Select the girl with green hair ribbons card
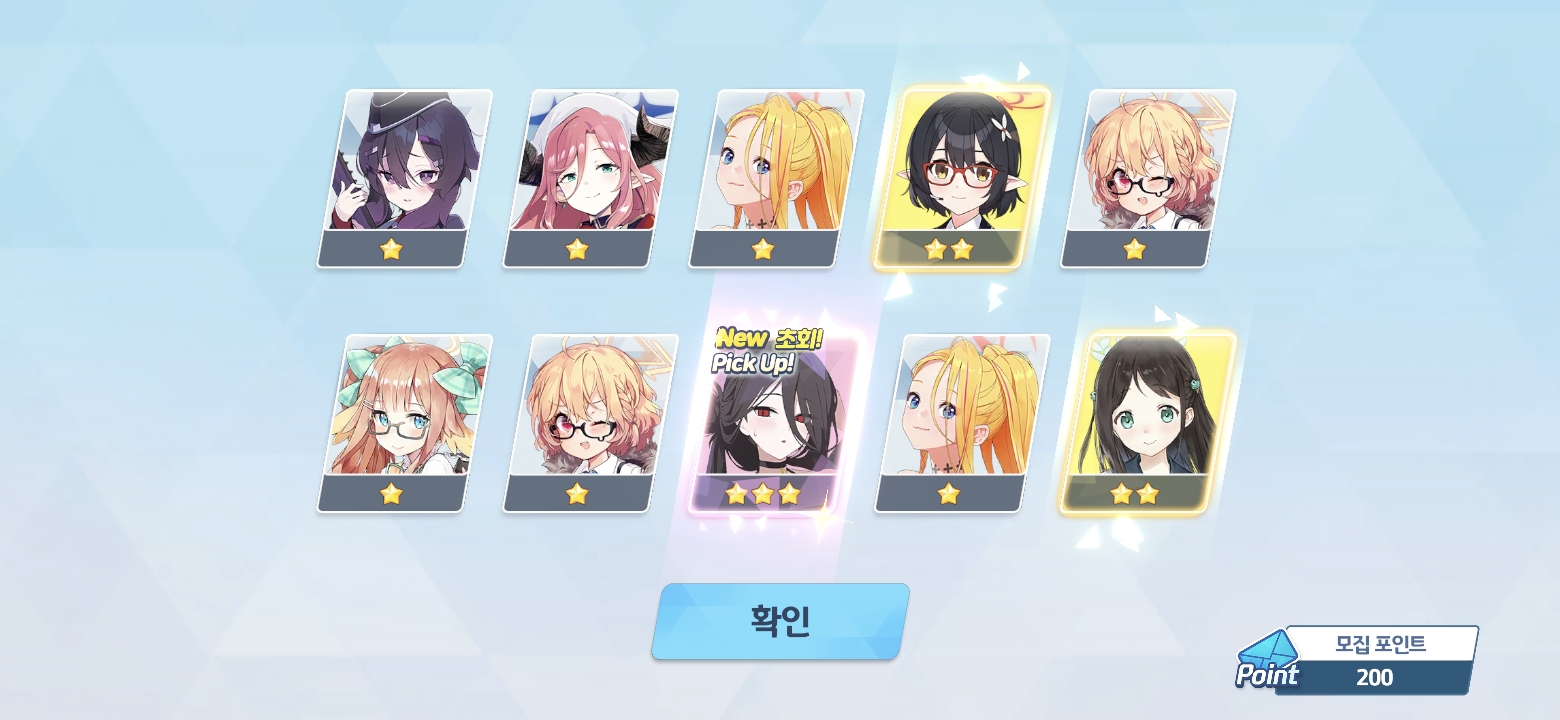This screenshot has width=1560, height=720. [x=405, y=422]
